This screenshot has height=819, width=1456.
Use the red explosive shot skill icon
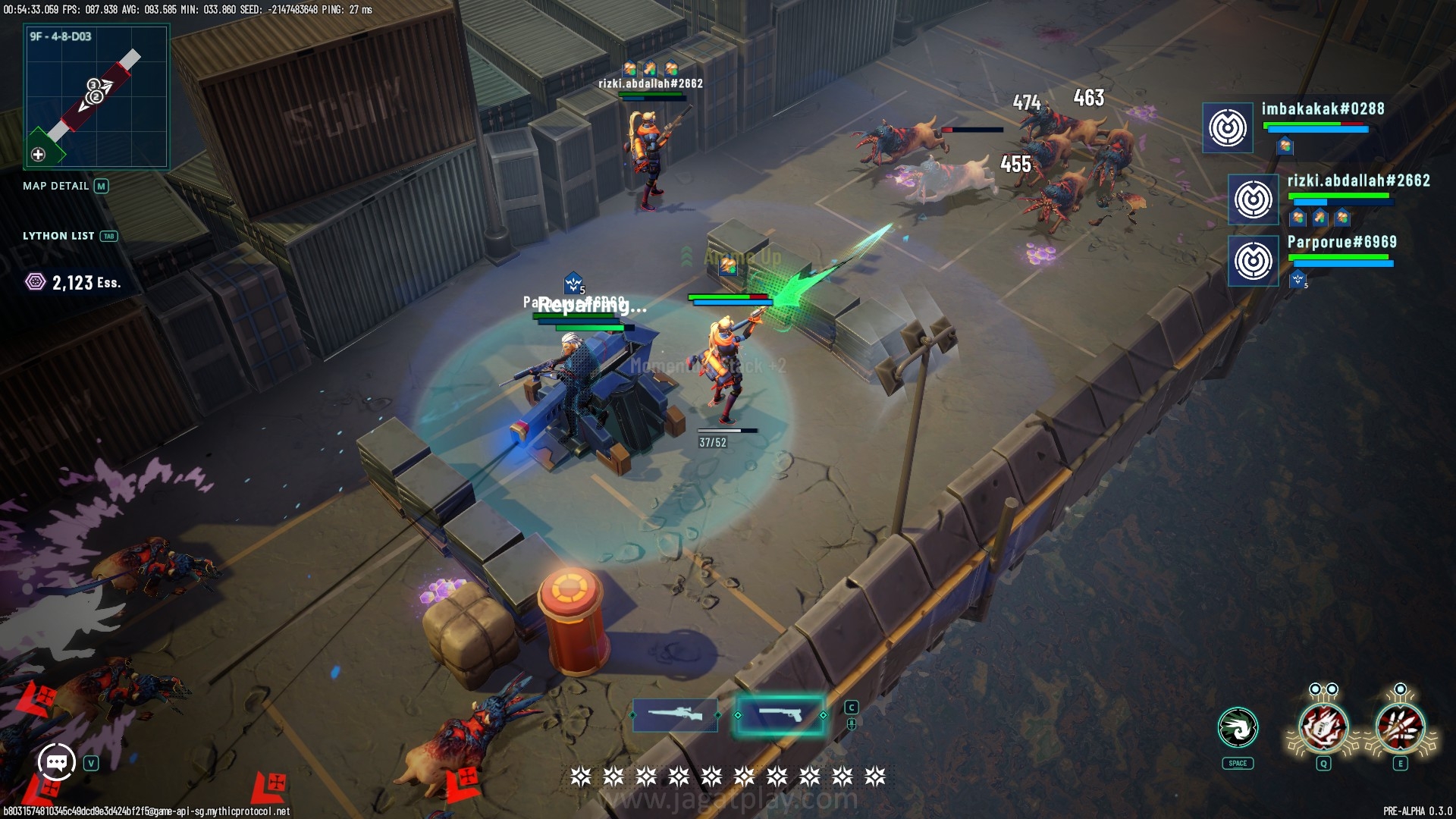coord(1323,728)
